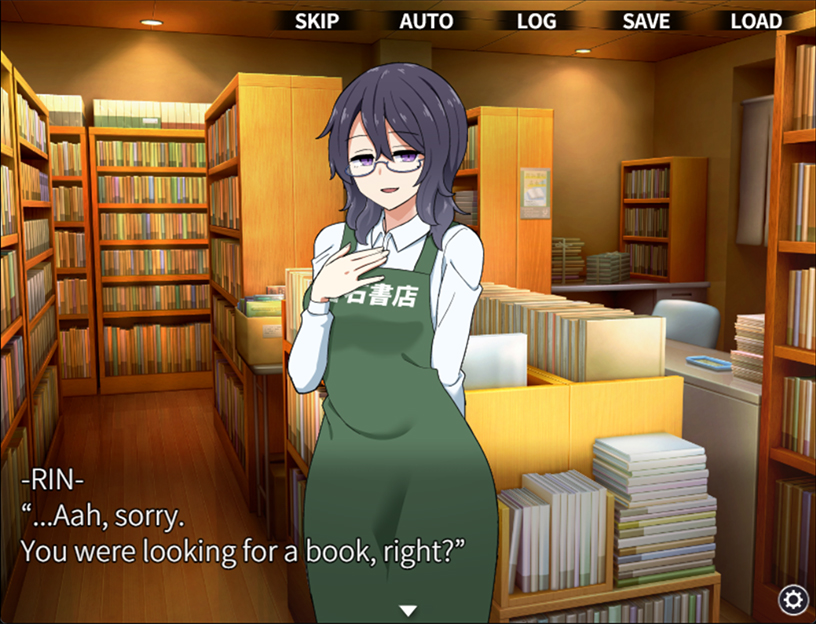The height and width of the screenshot is (624, 816).
Task: Advance dialogue with the white arrow indicator
Action: tap(408, 611)
